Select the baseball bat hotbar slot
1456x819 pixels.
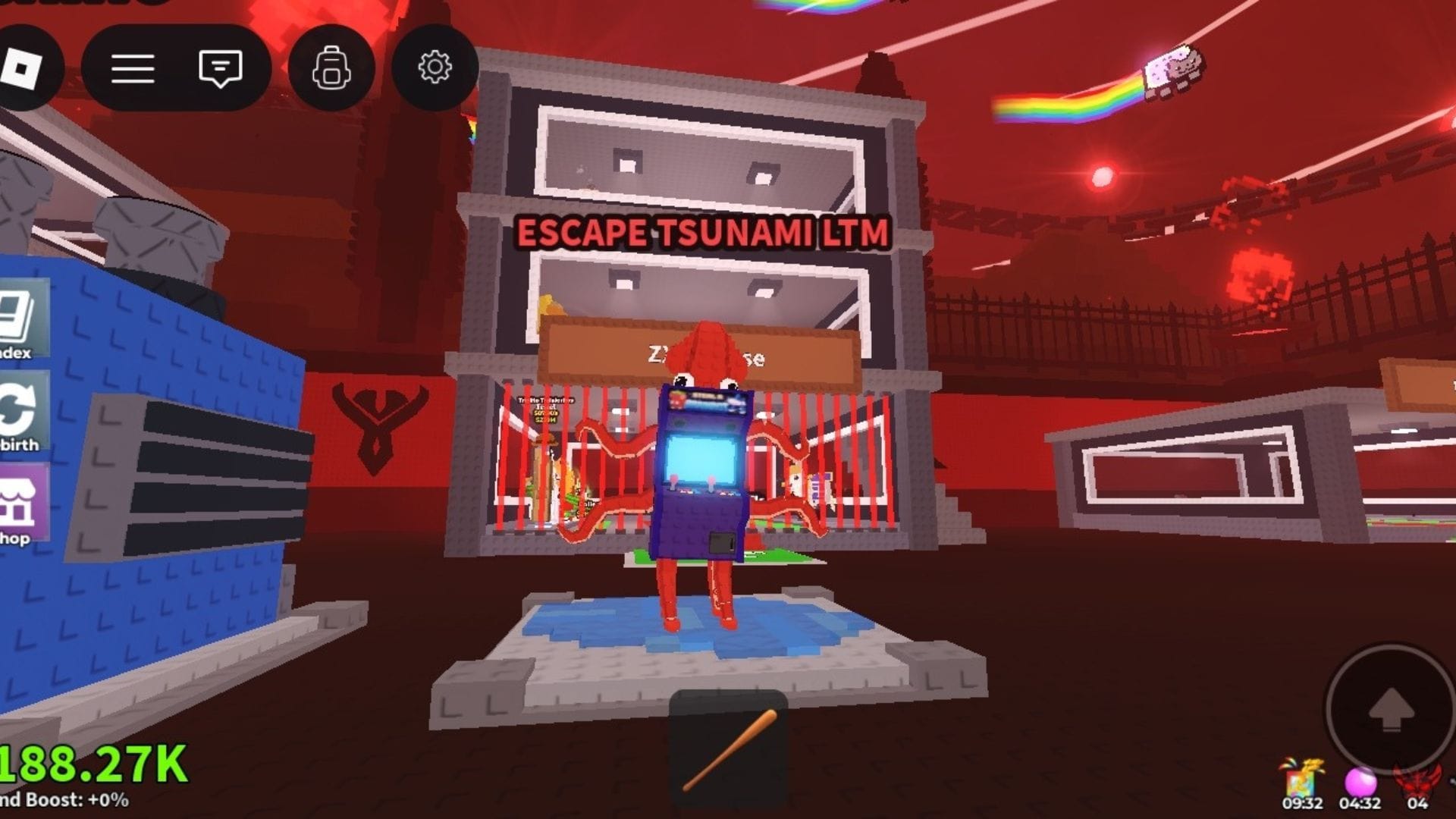[728, 749]
